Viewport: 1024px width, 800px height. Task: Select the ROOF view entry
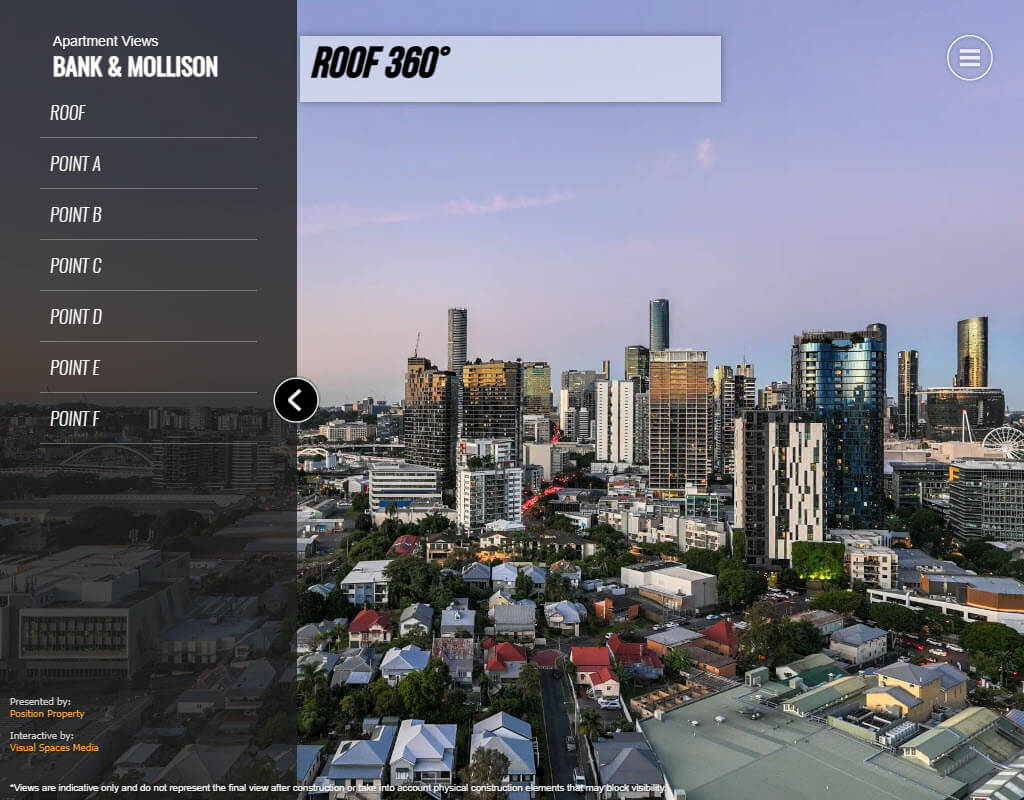[68, 113]
